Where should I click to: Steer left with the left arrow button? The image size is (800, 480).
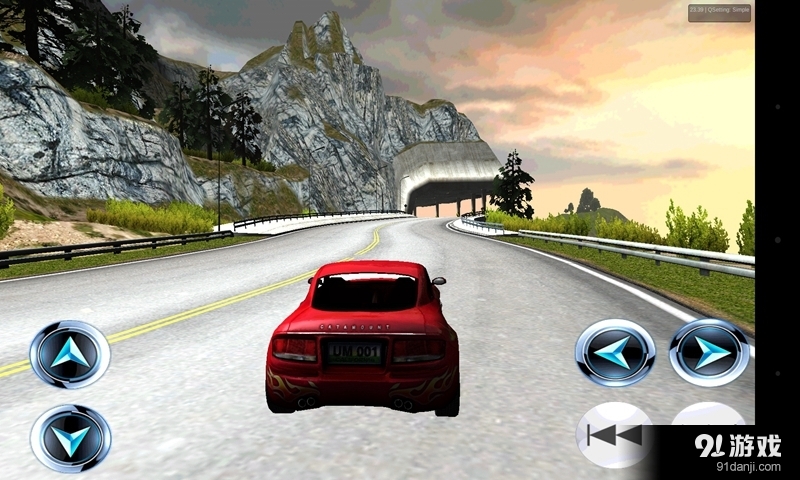click(615, 352)
